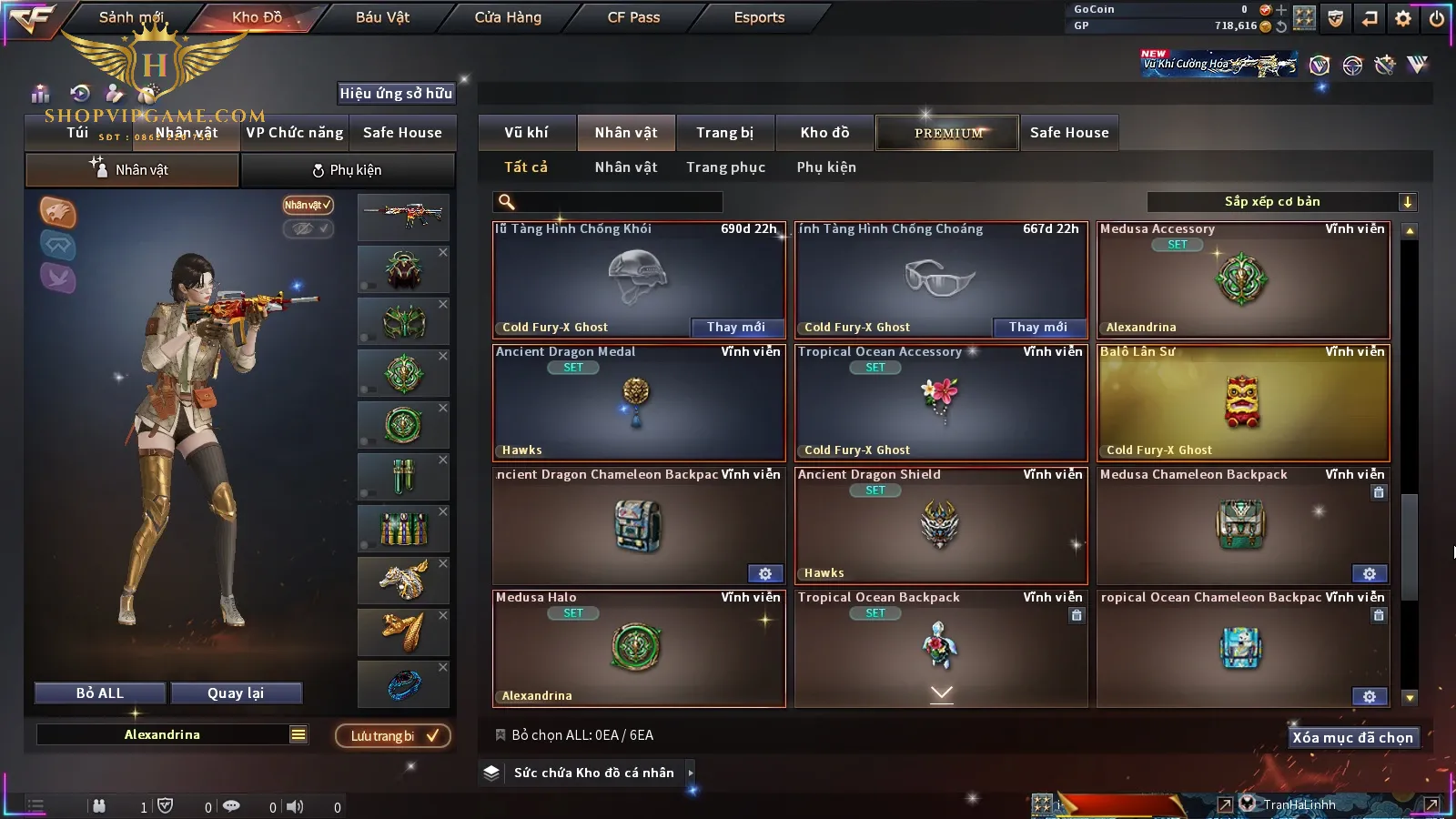The height and width of the screenshot is (819, 1456).
Task: Click Xóa mục đã chọn
Action: (1352, 738)
